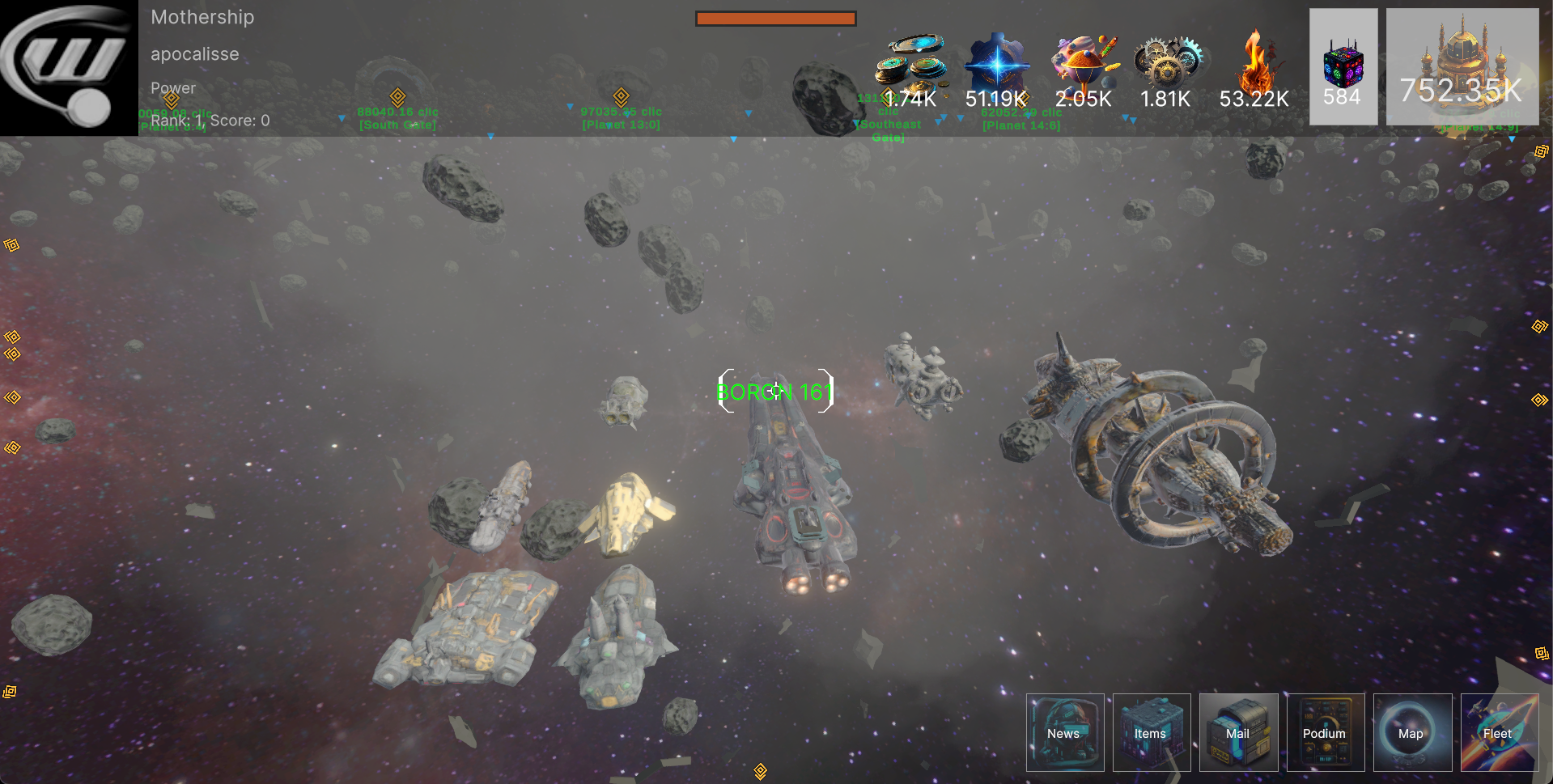Check the Mail inbox
Image resolution: width=1553 pixels, height=784 pixels.
[1238, 732]
